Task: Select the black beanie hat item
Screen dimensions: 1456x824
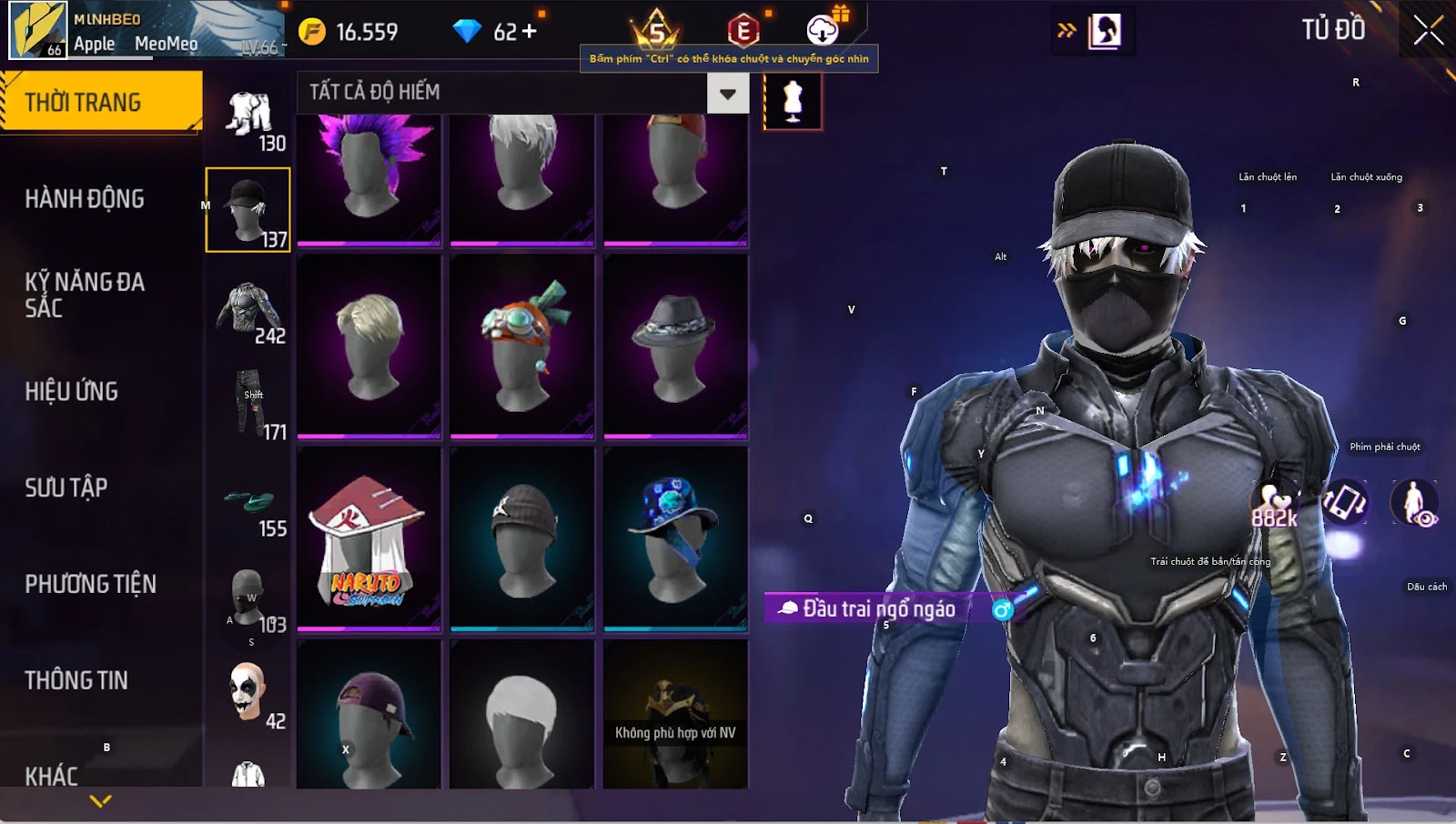Action: coord(521,538)
